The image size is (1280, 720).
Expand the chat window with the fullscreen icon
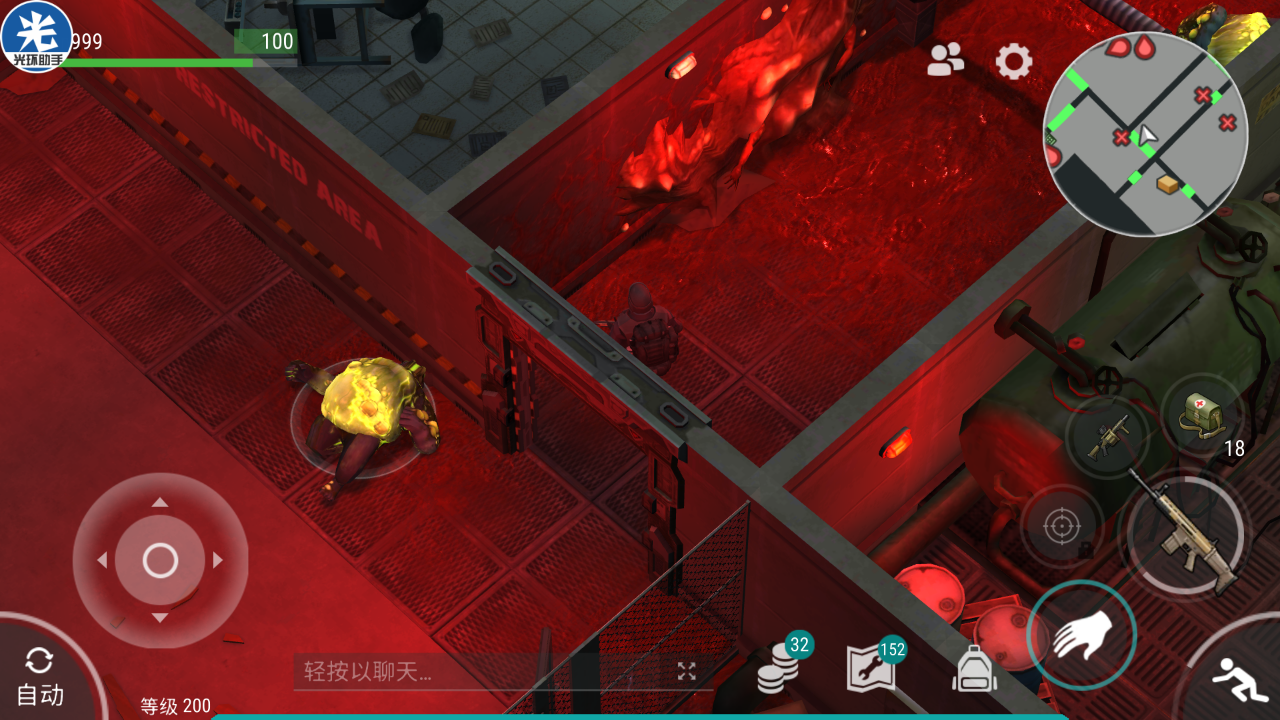click(x=686, y=671)
